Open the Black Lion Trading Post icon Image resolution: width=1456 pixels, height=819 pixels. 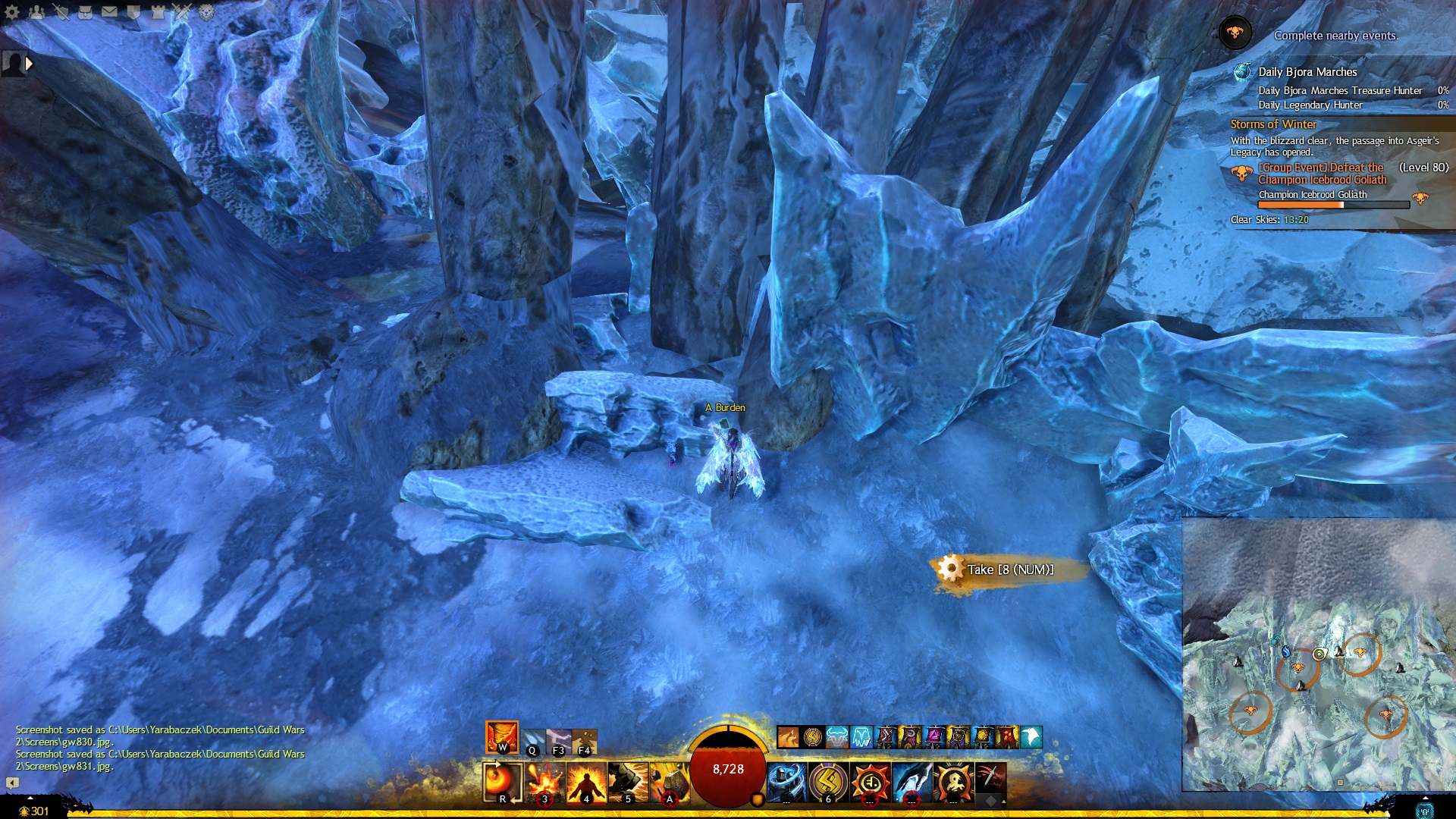coord(206,11)
